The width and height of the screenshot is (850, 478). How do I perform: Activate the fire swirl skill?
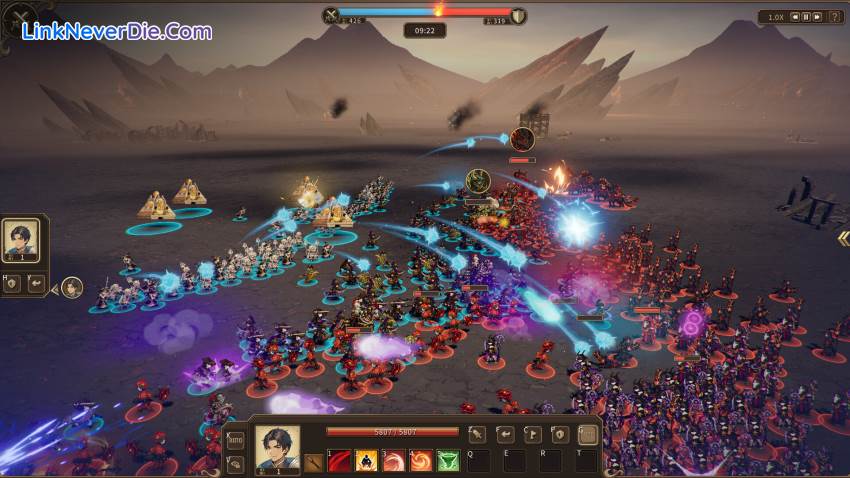click(x=421, y=461)
